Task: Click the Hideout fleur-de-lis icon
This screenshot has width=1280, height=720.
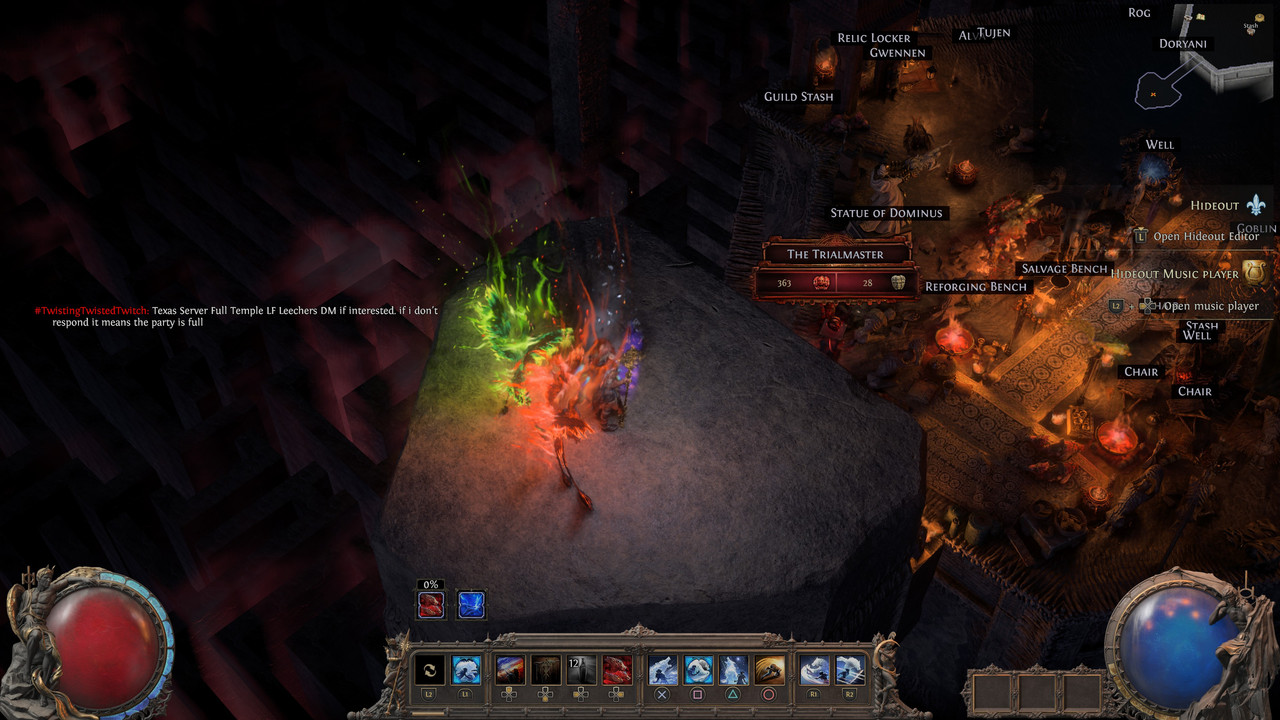Action: (x=1256, y=205)
